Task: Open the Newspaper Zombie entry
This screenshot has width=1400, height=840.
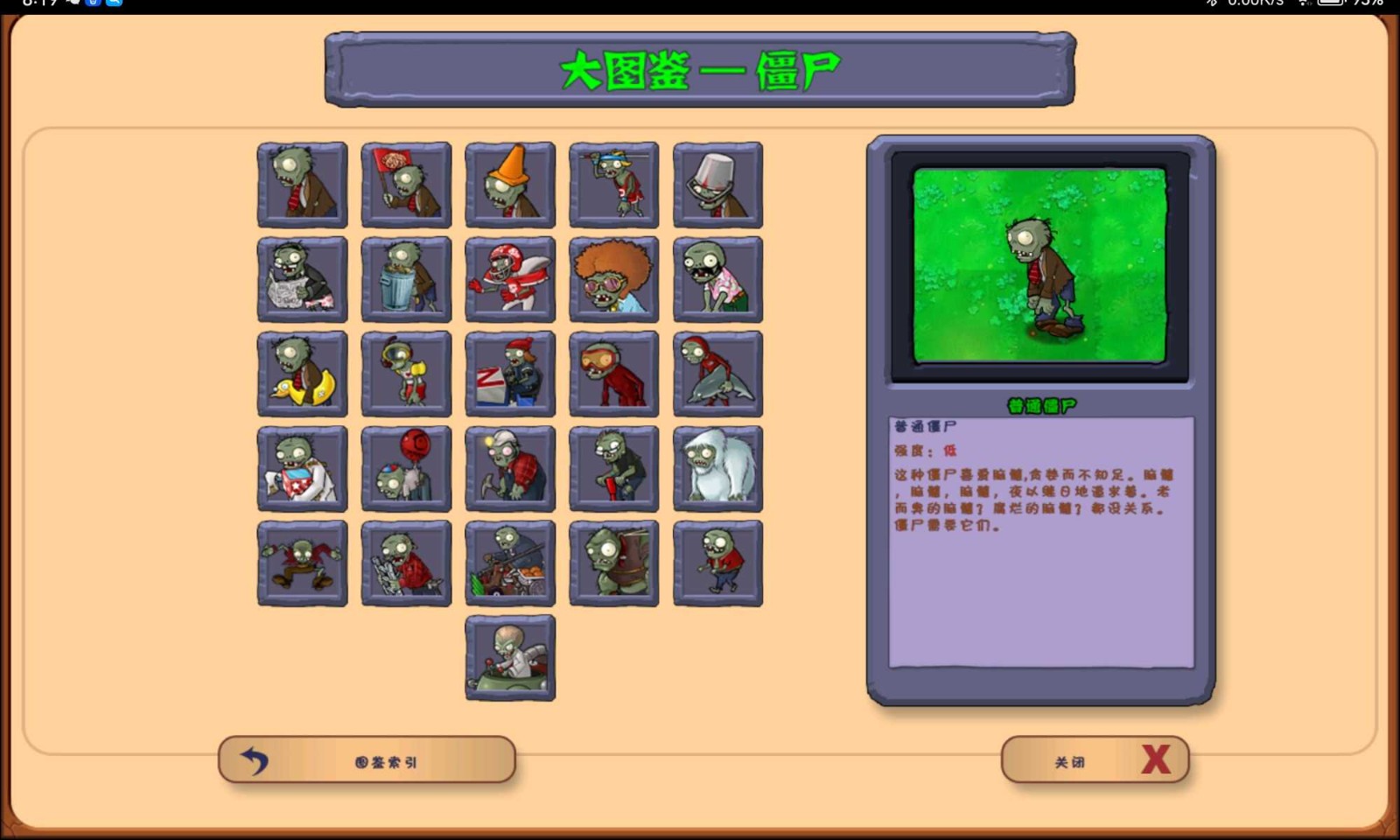Action: tap(301, 280)
